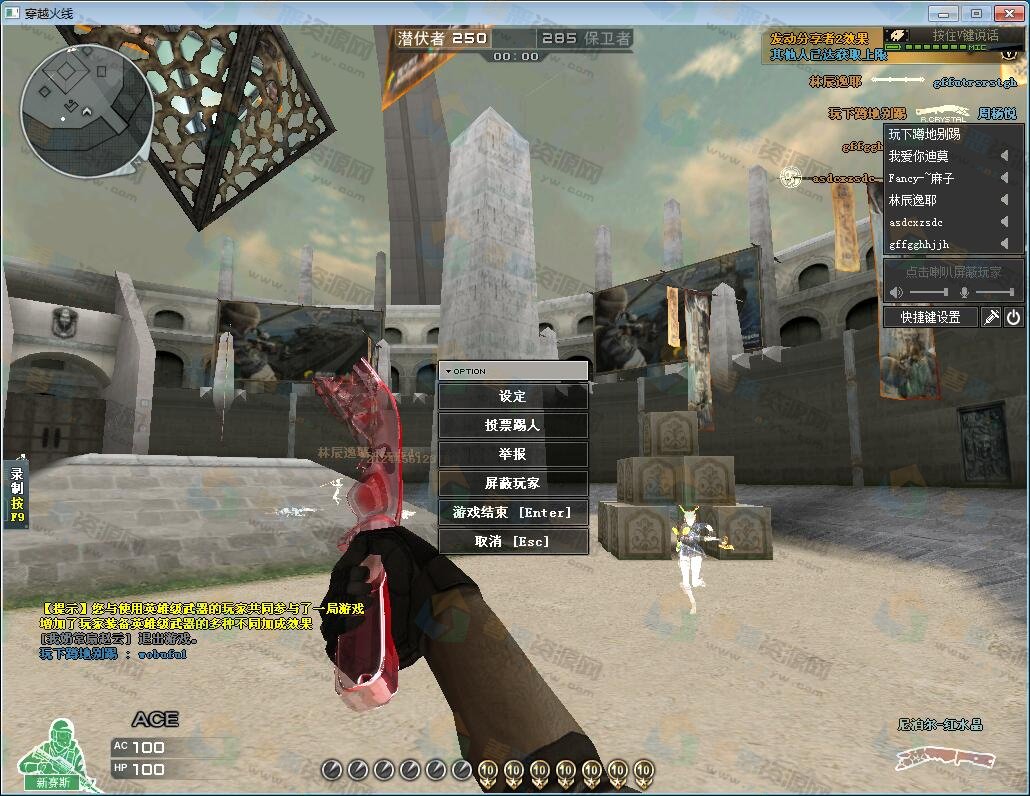Select the 举报 report option
The image size is (1030, 796).
coord(513,454)
